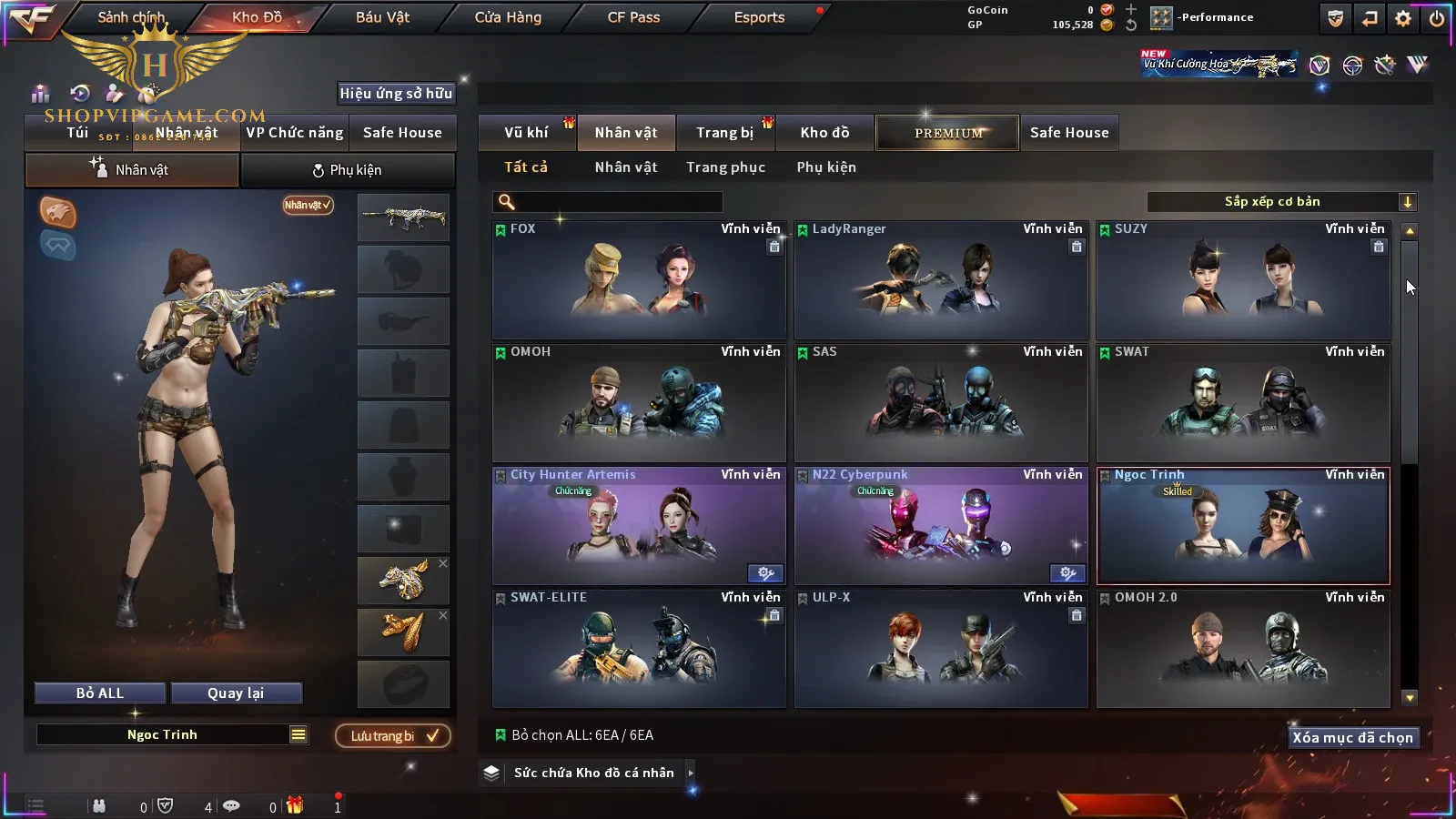Select the SWAT-ELITE character card
1456x819 pixels.
coord(638,649)
